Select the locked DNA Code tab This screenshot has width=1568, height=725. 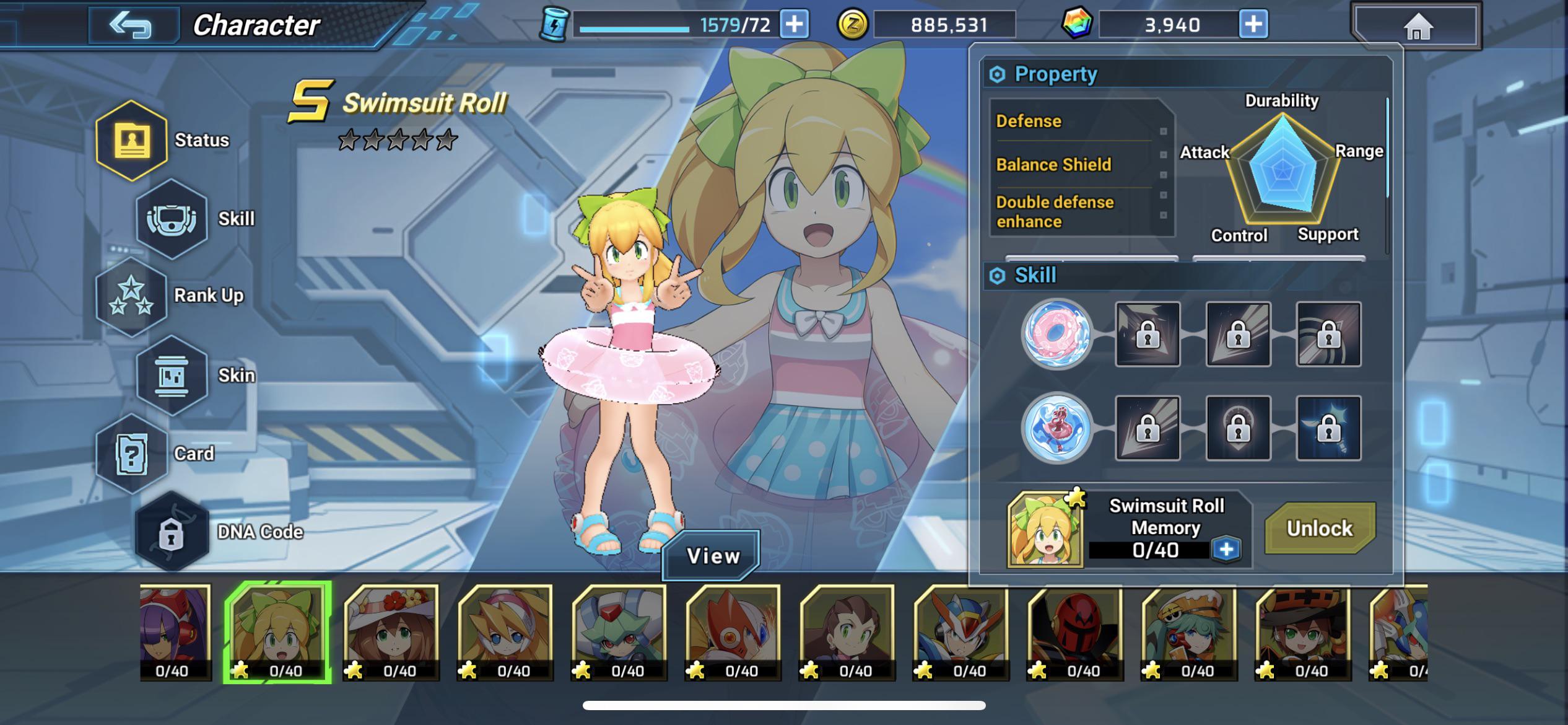172,532
